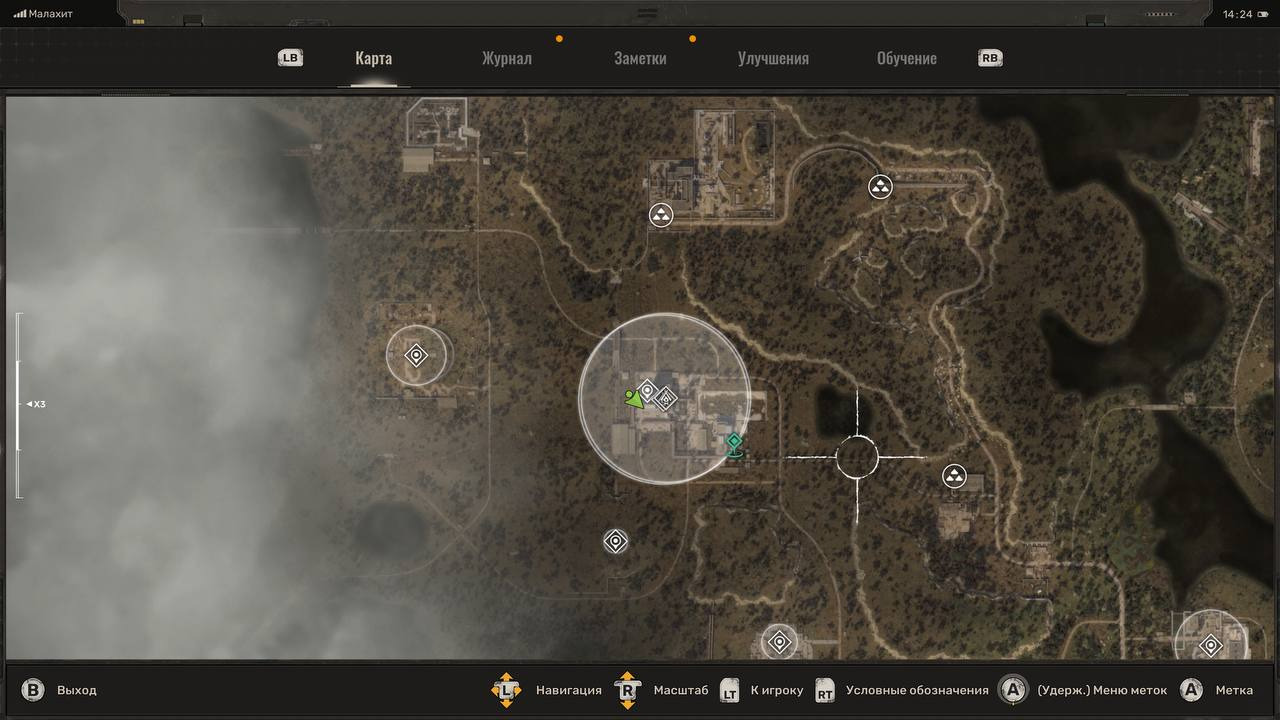Click the green player position marker
The image size is (1280, 720).
tap(633, 400)
